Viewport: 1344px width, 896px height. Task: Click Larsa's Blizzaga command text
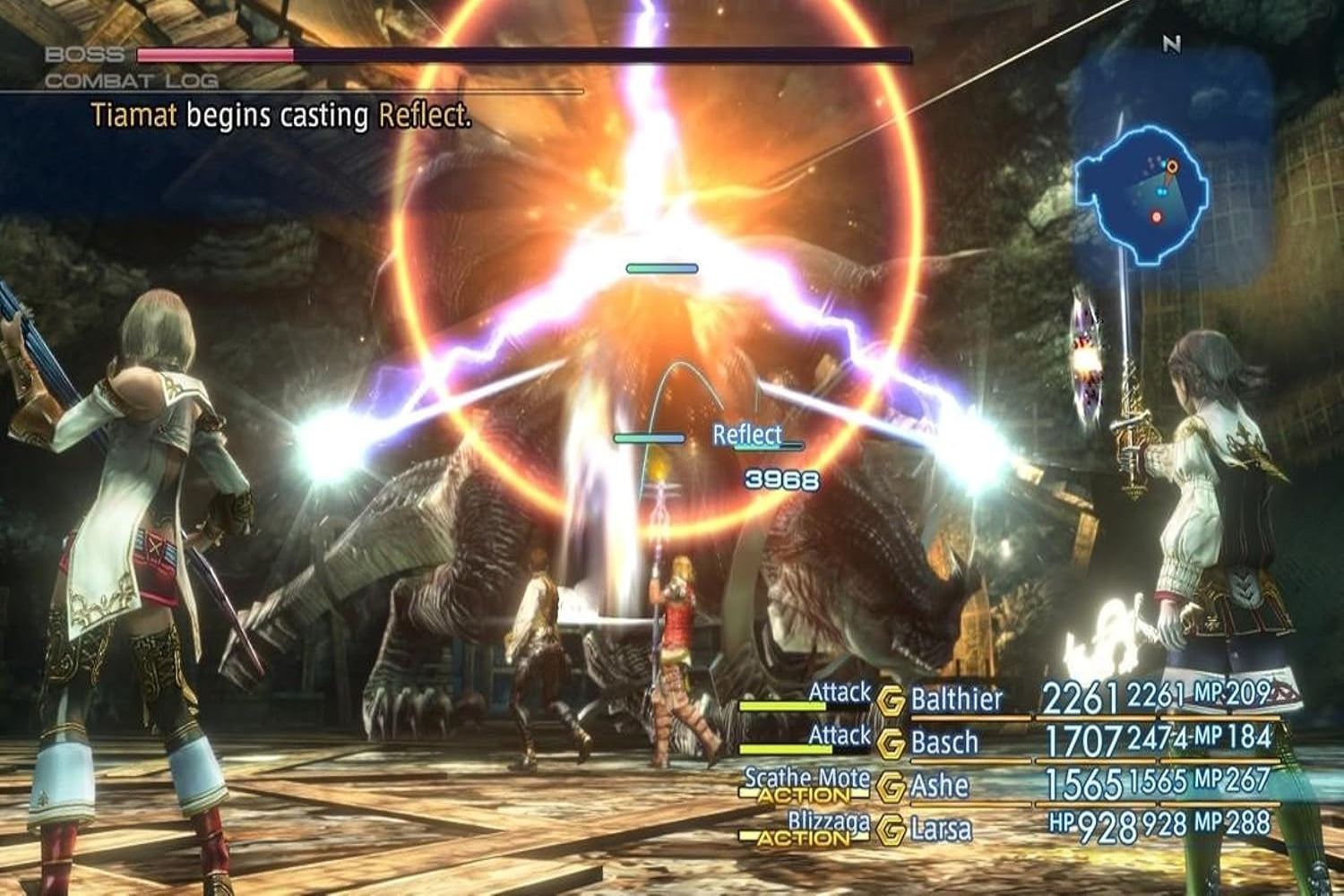pyautogui.click(x=829, y=819)
